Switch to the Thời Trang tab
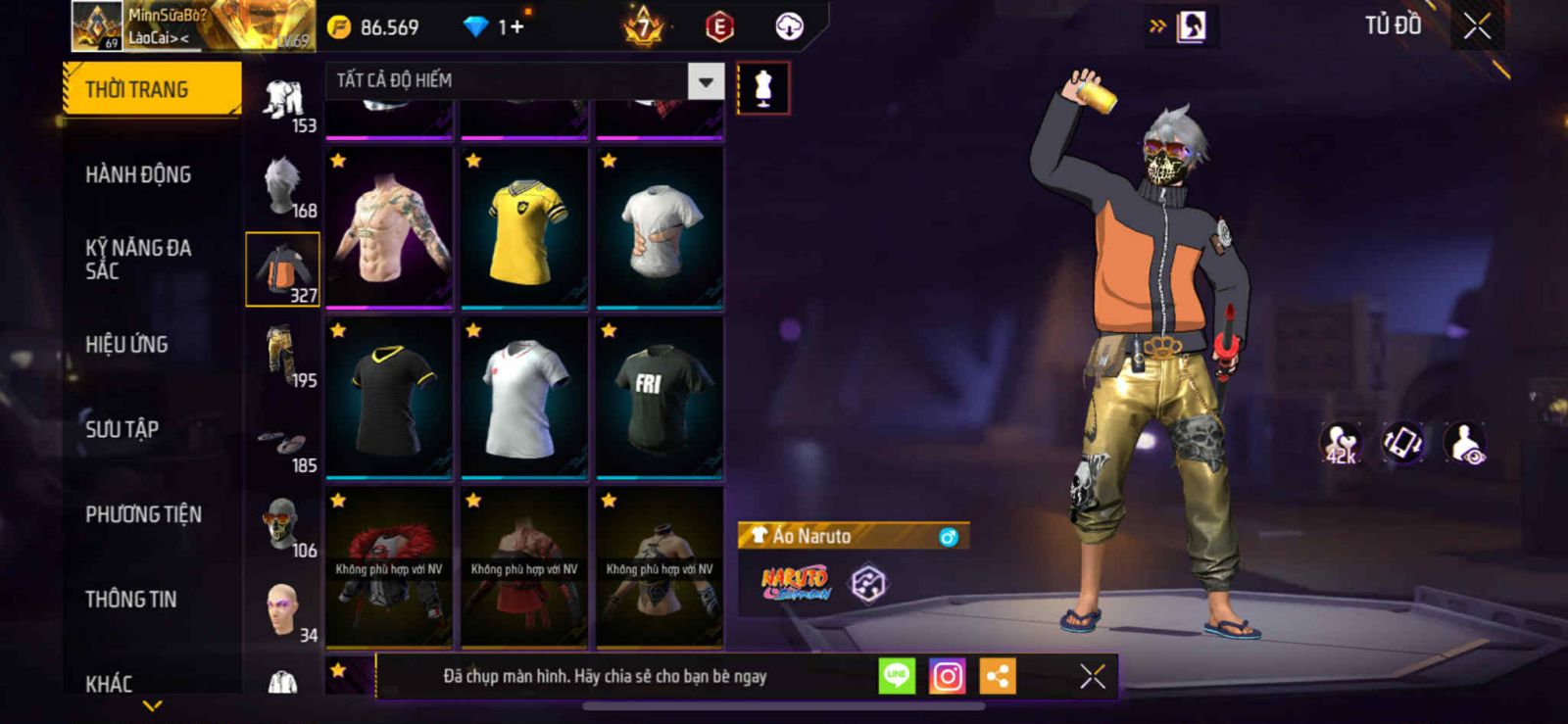This screenshot has width=1568, height=724. (151, 89)
